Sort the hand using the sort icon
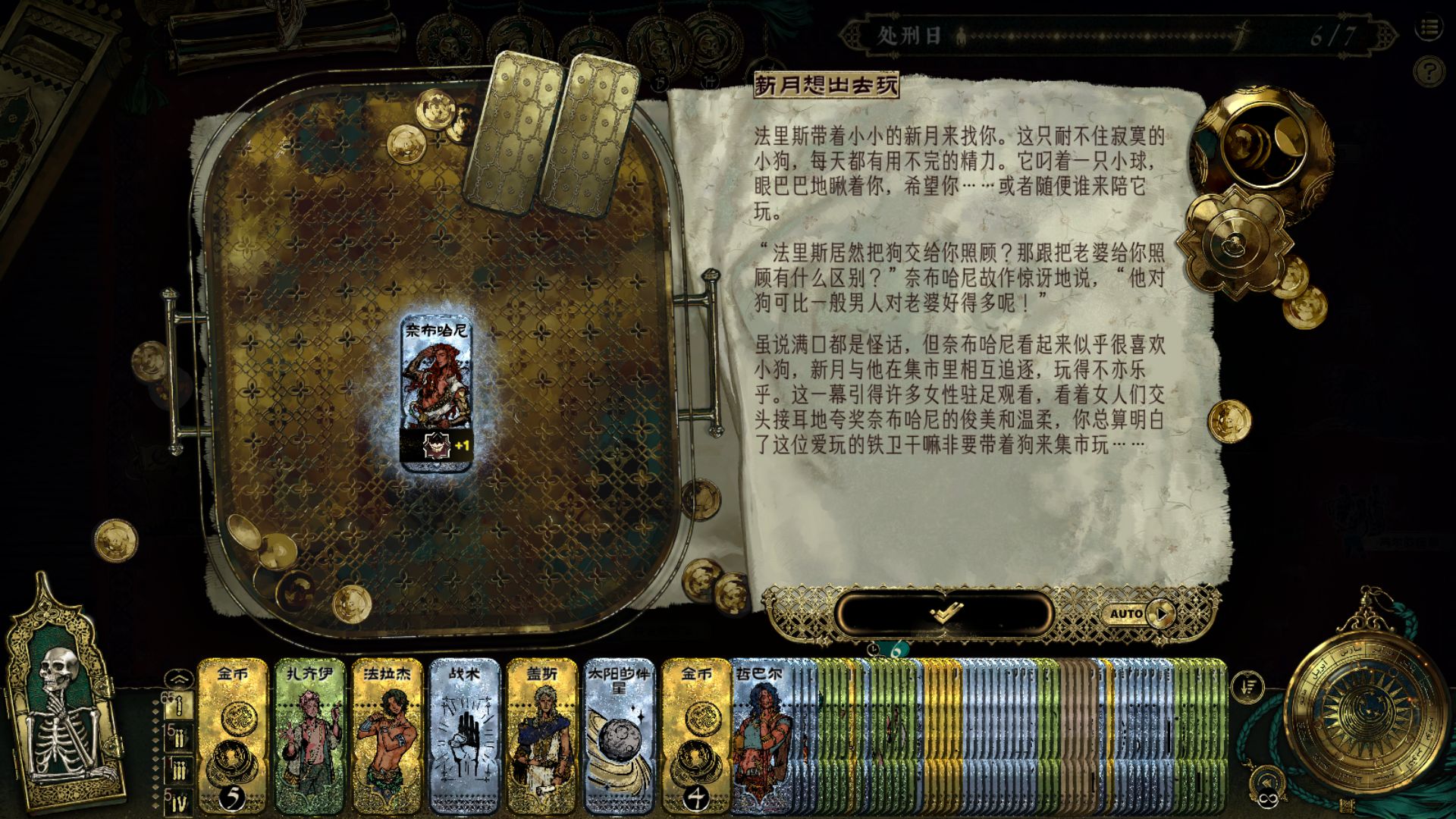Viewport: 1456px width, 819px height. (x=1247, y=687)
